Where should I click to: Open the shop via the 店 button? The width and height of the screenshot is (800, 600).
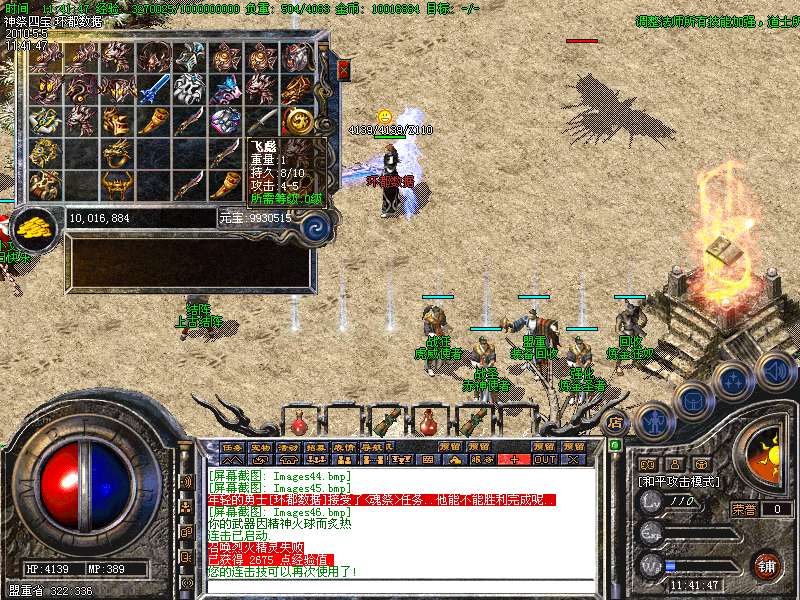(616, 422)
